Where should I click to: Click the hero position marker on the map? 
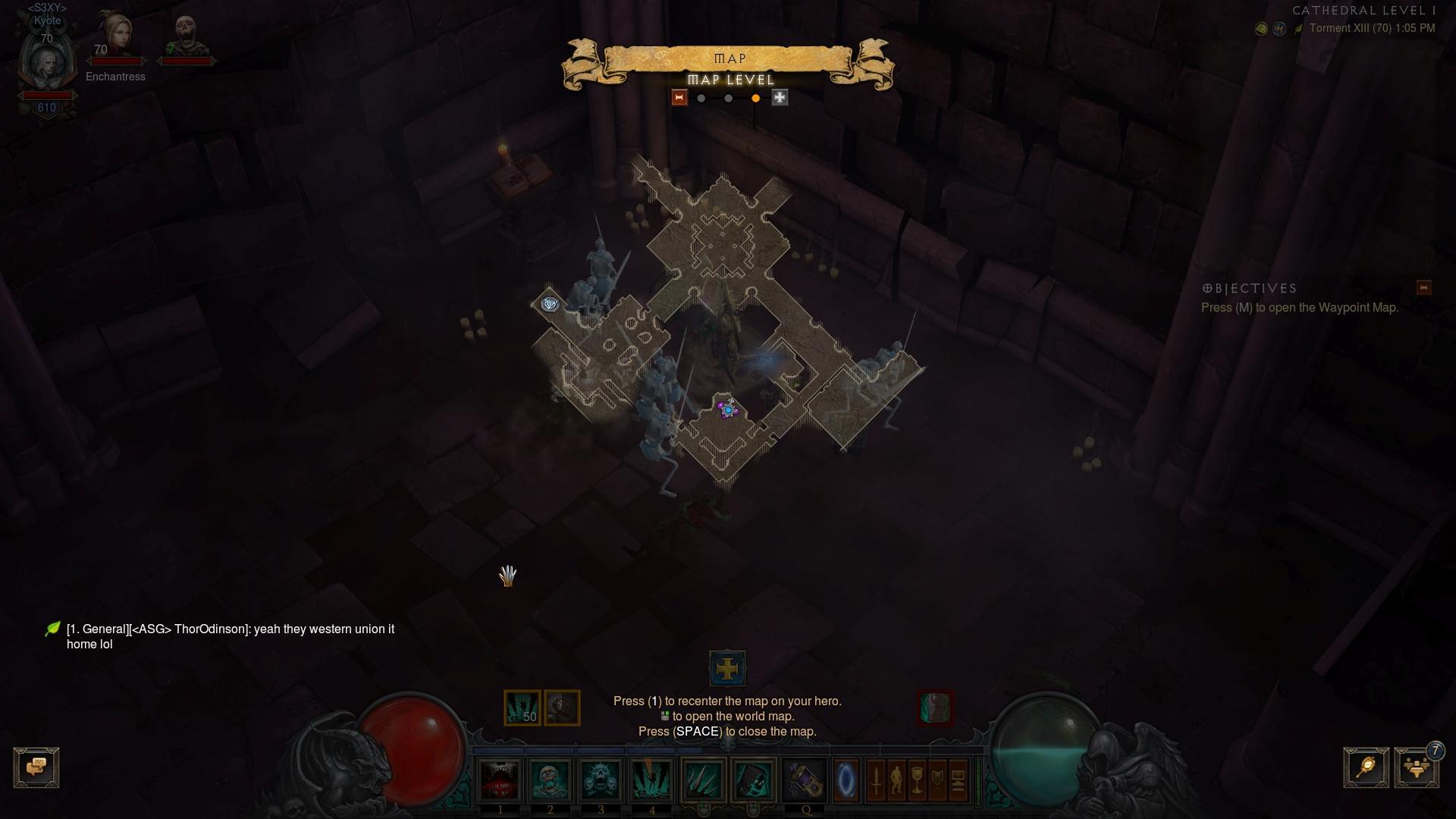[728, 409]
